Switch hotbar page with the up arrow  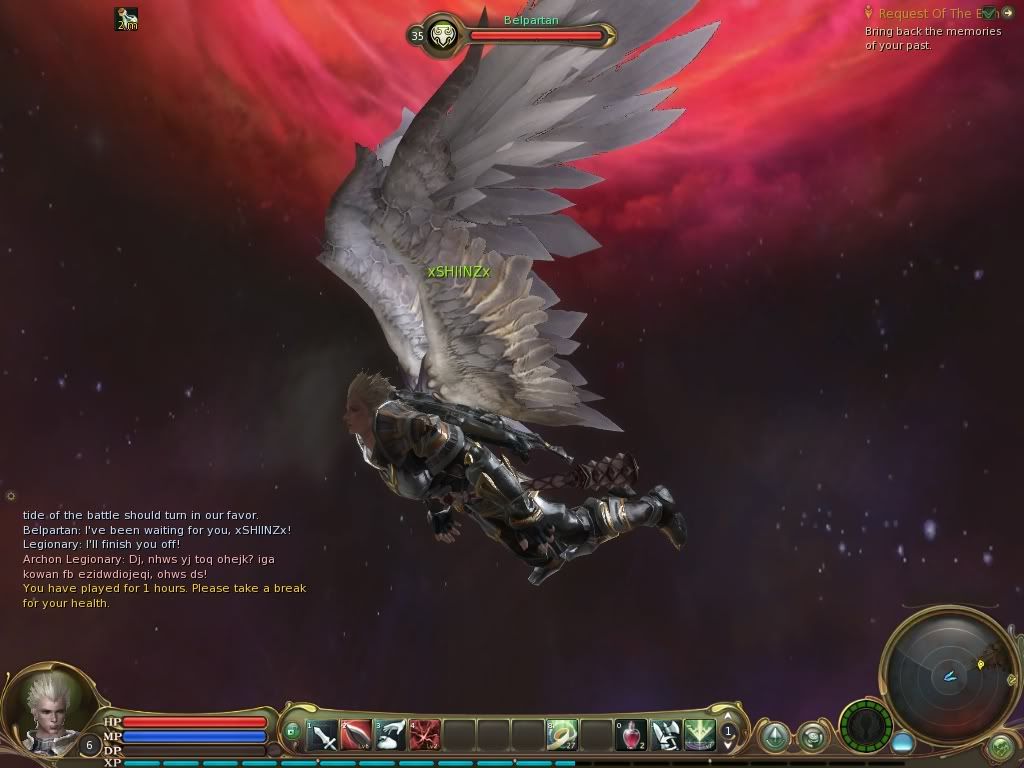[x=729, y=720]
